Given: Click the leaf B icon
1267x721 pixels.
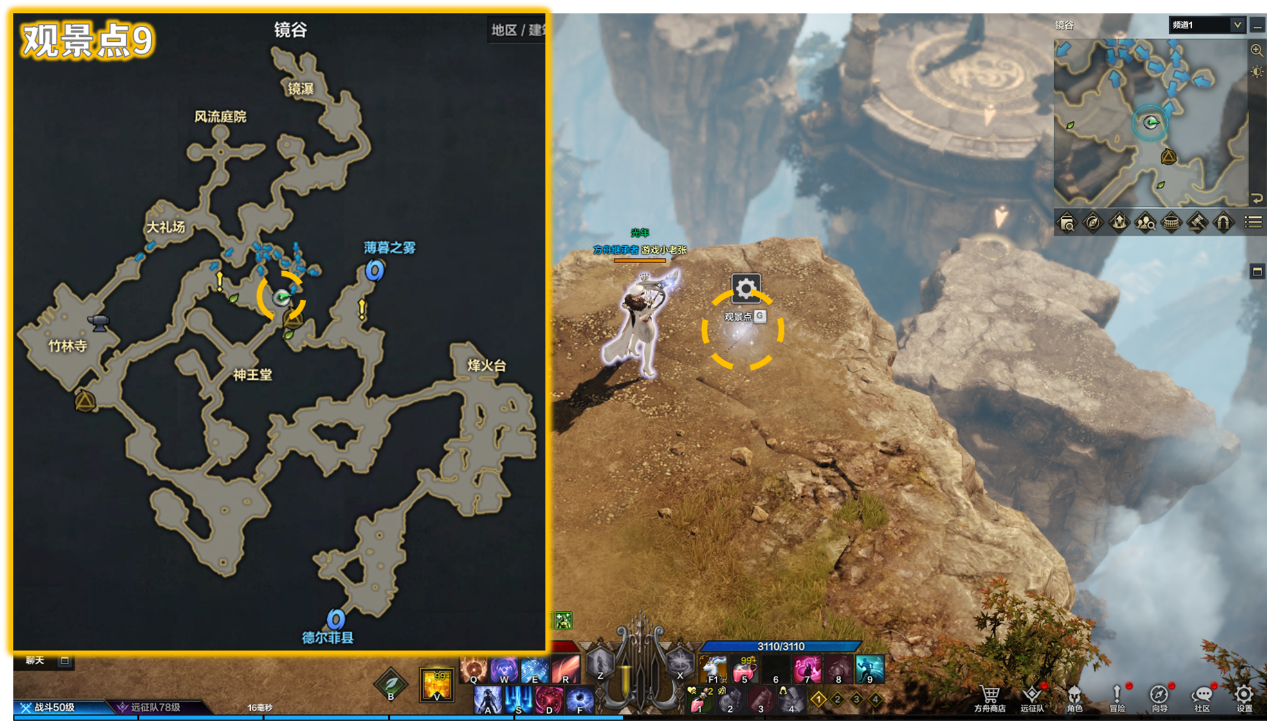Looking at the screenshot, I should (x=390, y=684).
